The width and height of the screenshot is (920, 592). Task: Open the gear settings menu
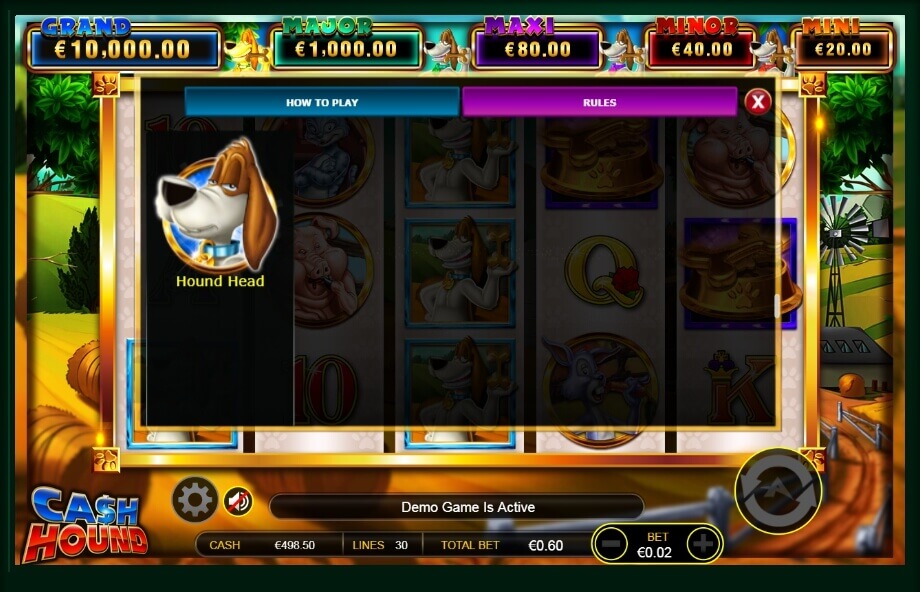195,498
